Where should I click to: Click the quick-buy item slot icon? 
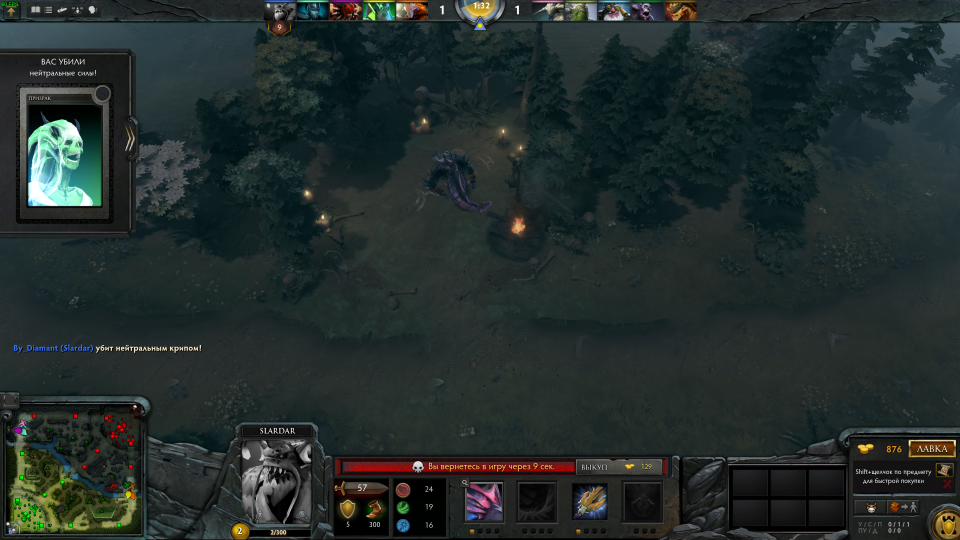tap(945, 471)
